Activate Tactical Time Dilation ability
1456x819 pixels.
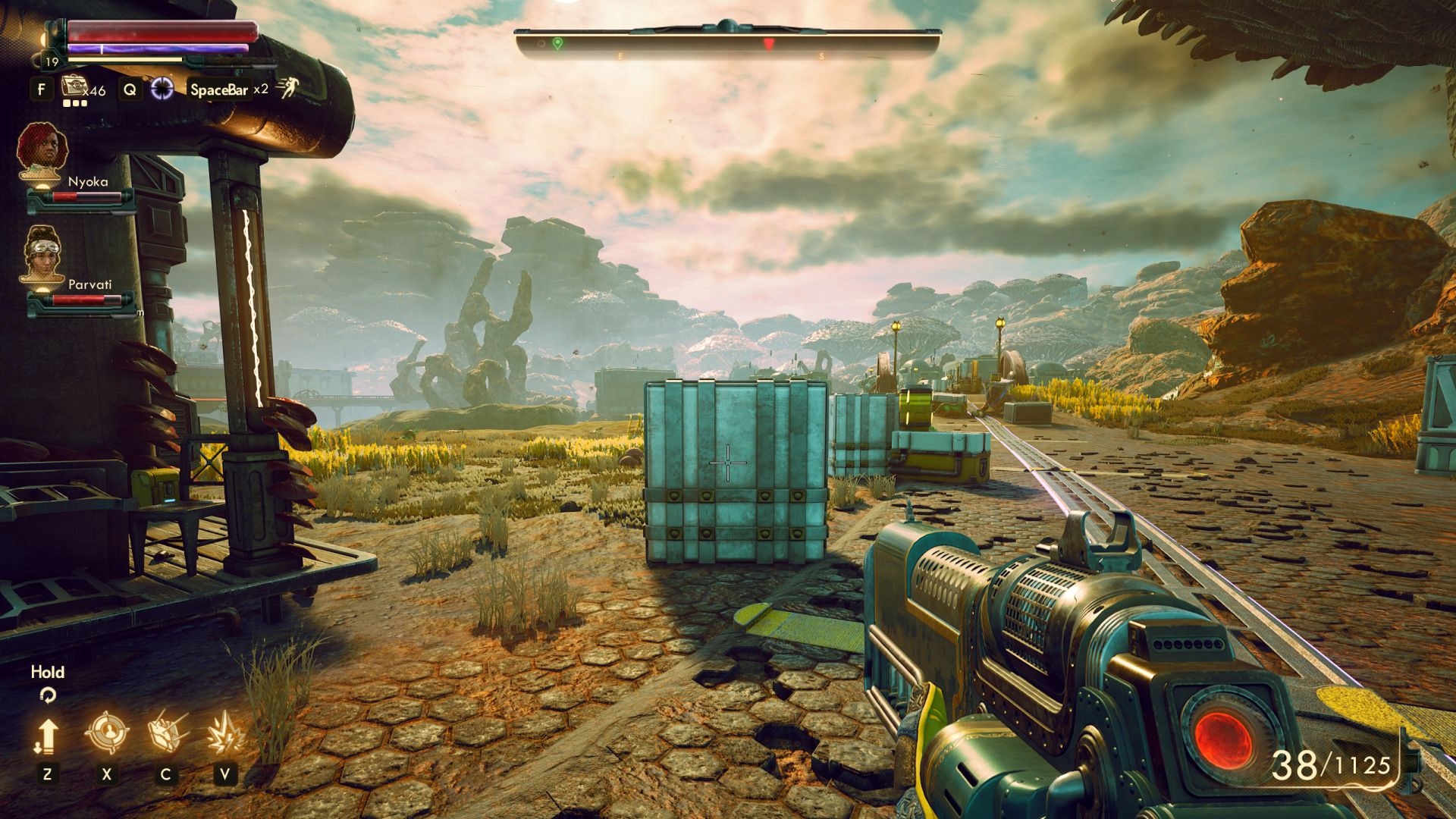[162, 89]
